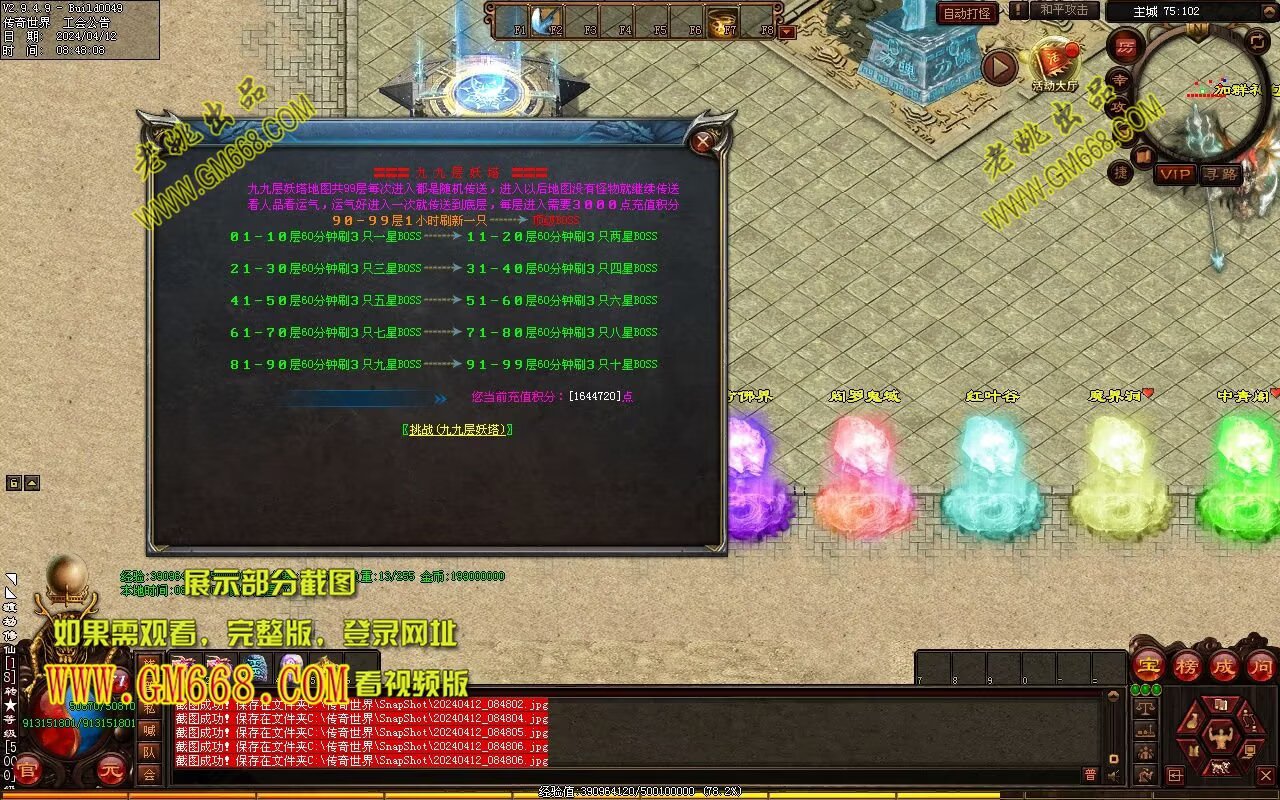Click the minimap's rotate arrows button
Viewport: 1280px width, 800px height.
1257,41
